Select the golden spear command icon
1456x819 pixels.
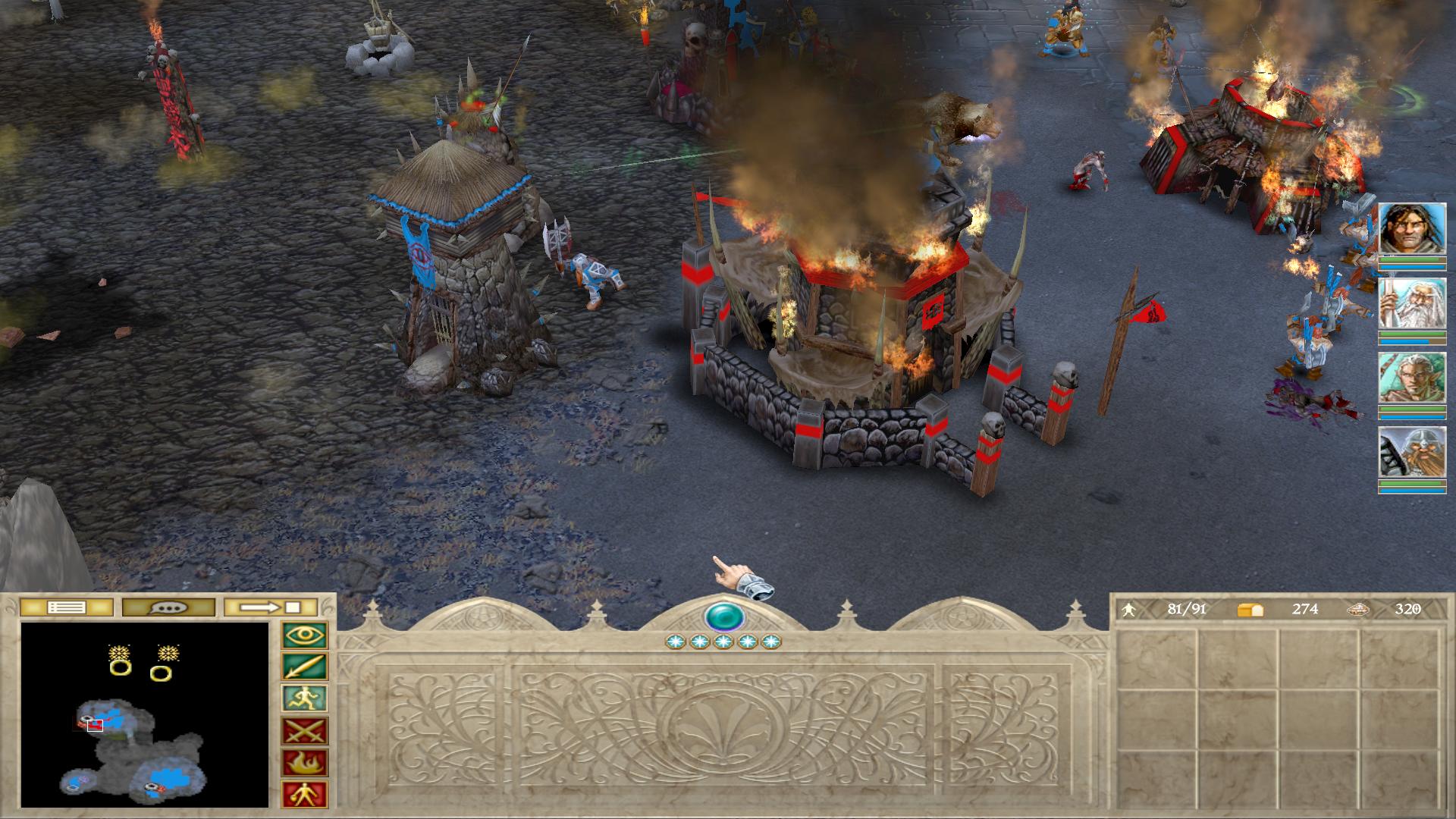coord(305,667)
